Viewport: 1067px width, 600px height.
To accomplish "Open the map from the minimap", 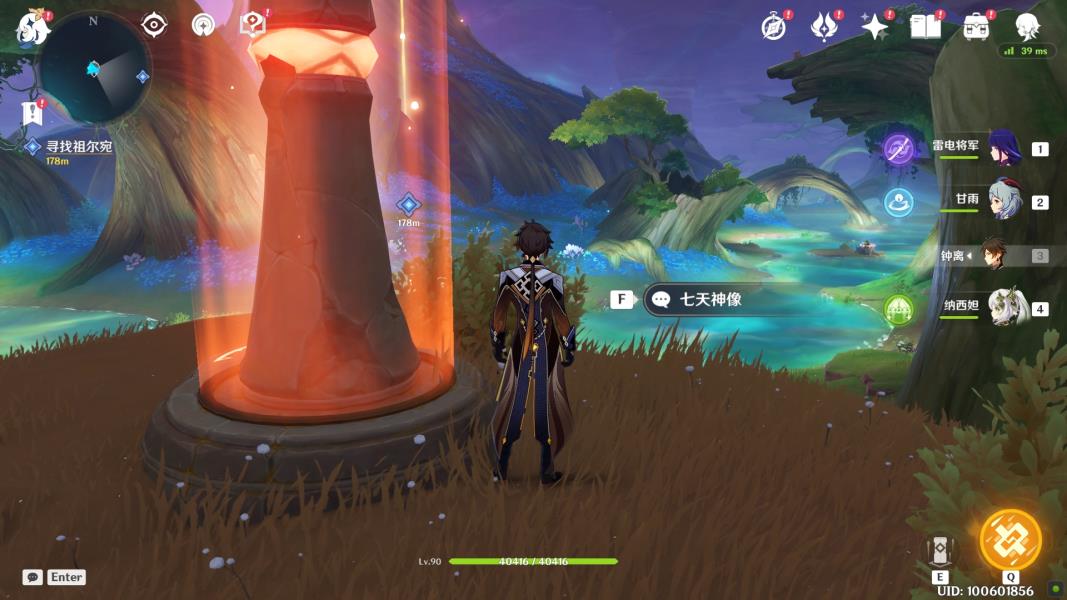I will coord(93,68).
